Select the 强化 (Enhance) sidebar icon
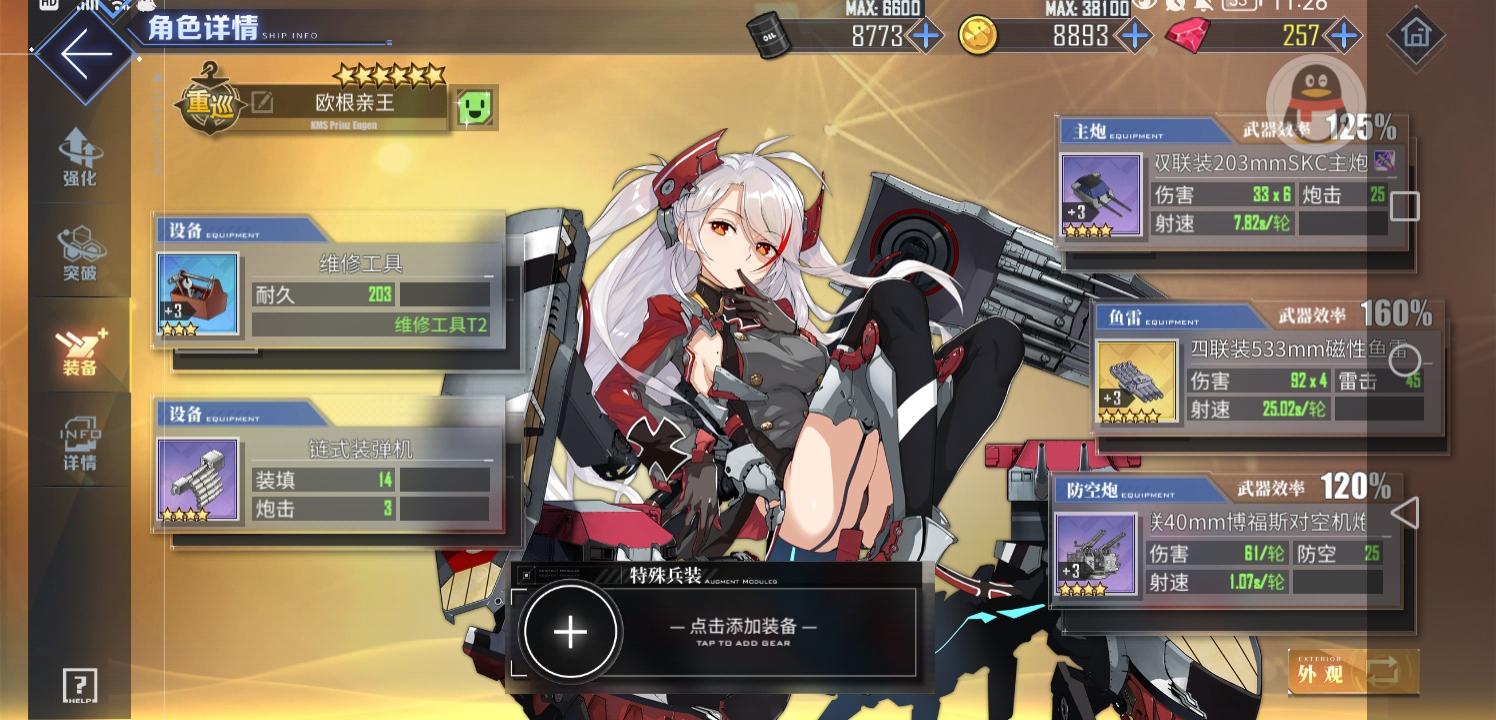Image resolution: width=1496 pixels, height=720 pixels. click(x=79, y=152)
